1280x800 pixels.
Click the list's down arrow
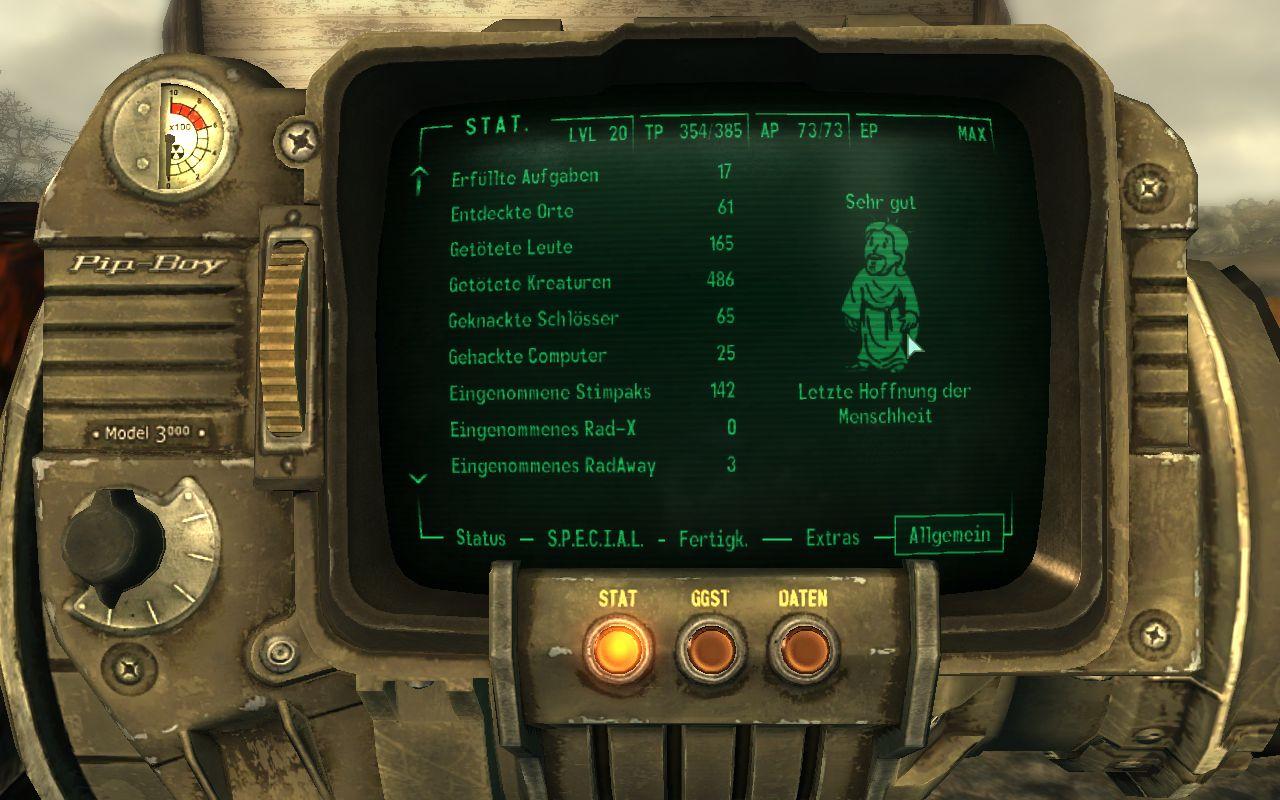(x=420, y=479)
